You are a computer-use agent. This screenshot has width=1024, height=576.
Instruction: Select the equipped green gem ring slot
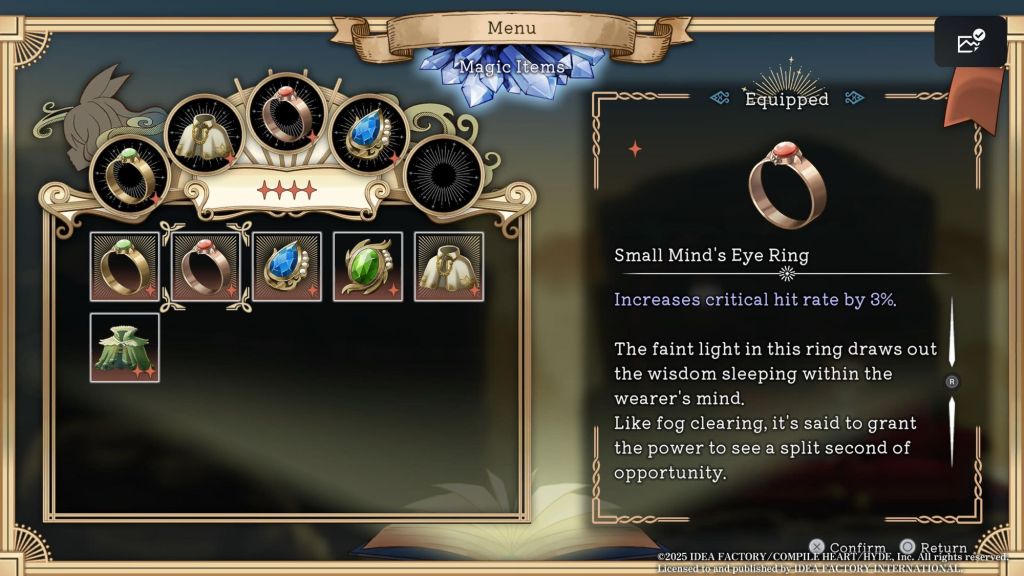click(129, 174)
